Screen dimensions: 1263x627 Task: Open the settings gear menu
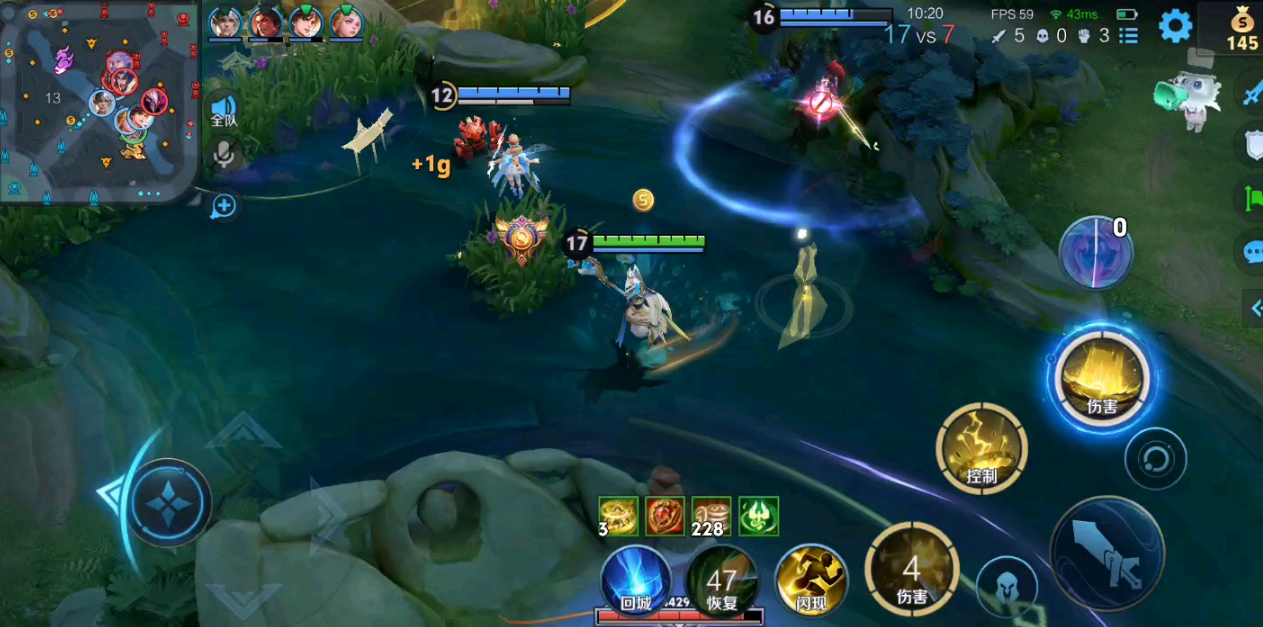(1175, 26)
